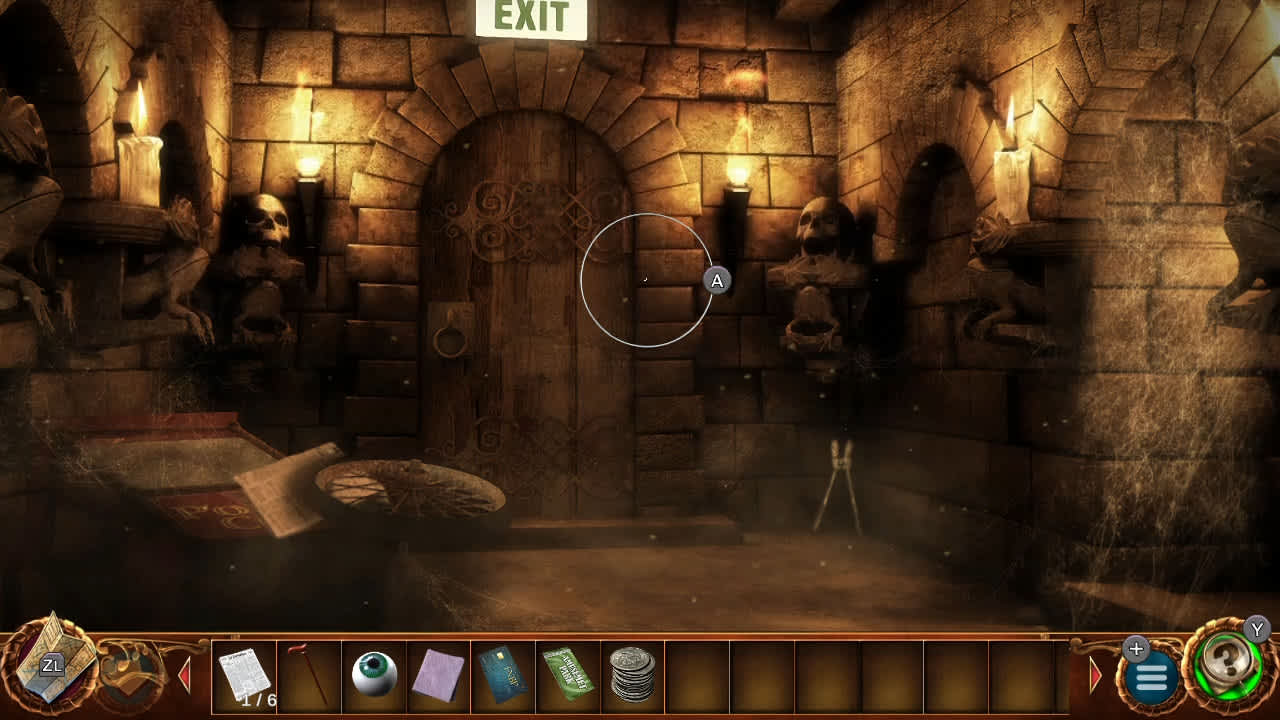Examine the spot inside the A circle
The image size is (1280, 720).
coord(647,281)
